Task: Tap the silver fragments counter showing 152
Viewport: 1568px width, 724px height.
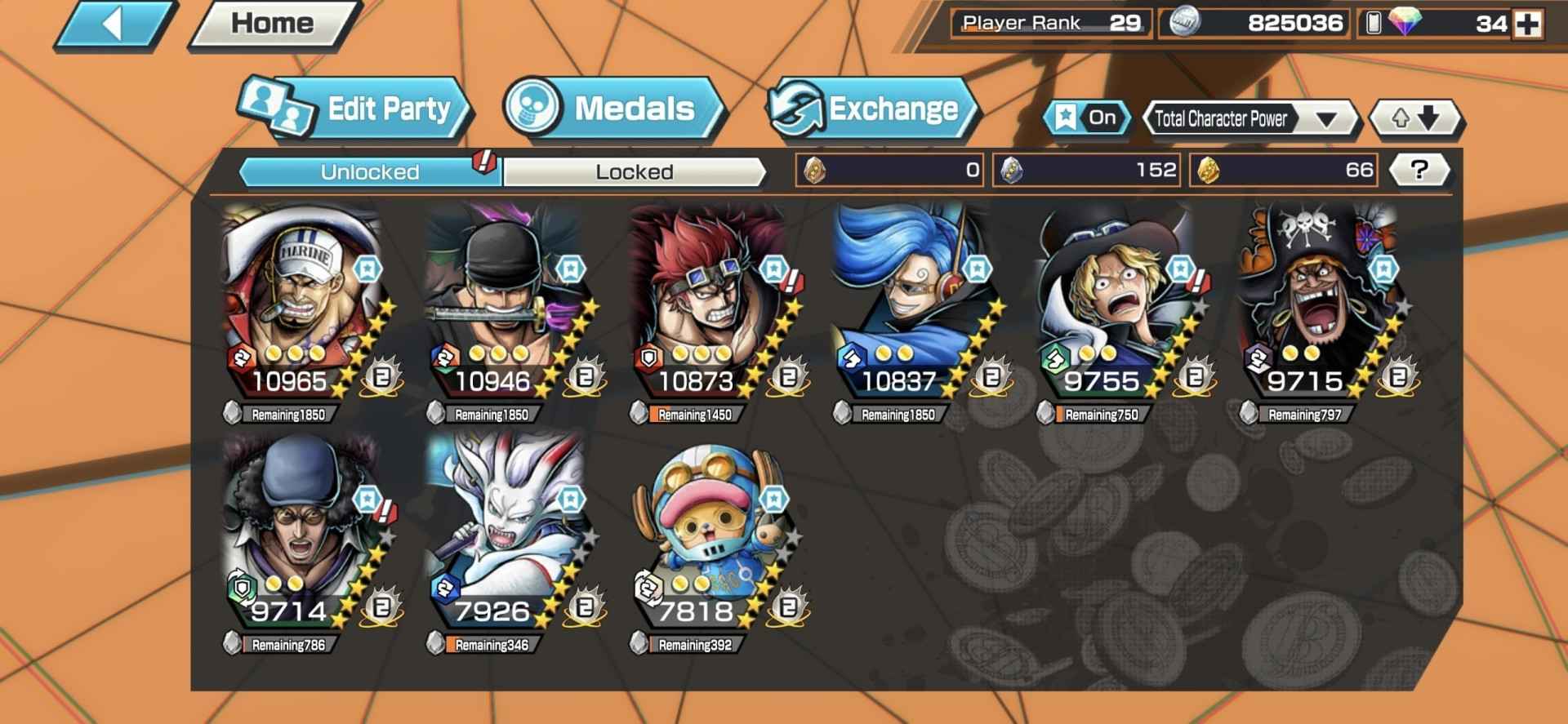Action: coord(1086,169)
